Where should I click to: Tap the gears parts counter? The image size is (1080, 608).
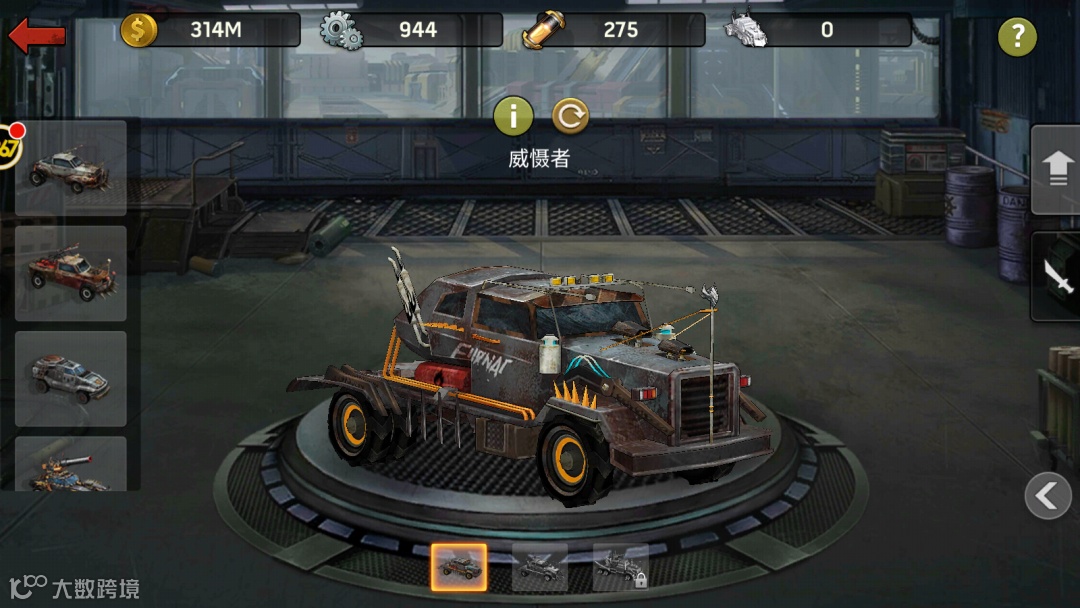coord(411,30)
